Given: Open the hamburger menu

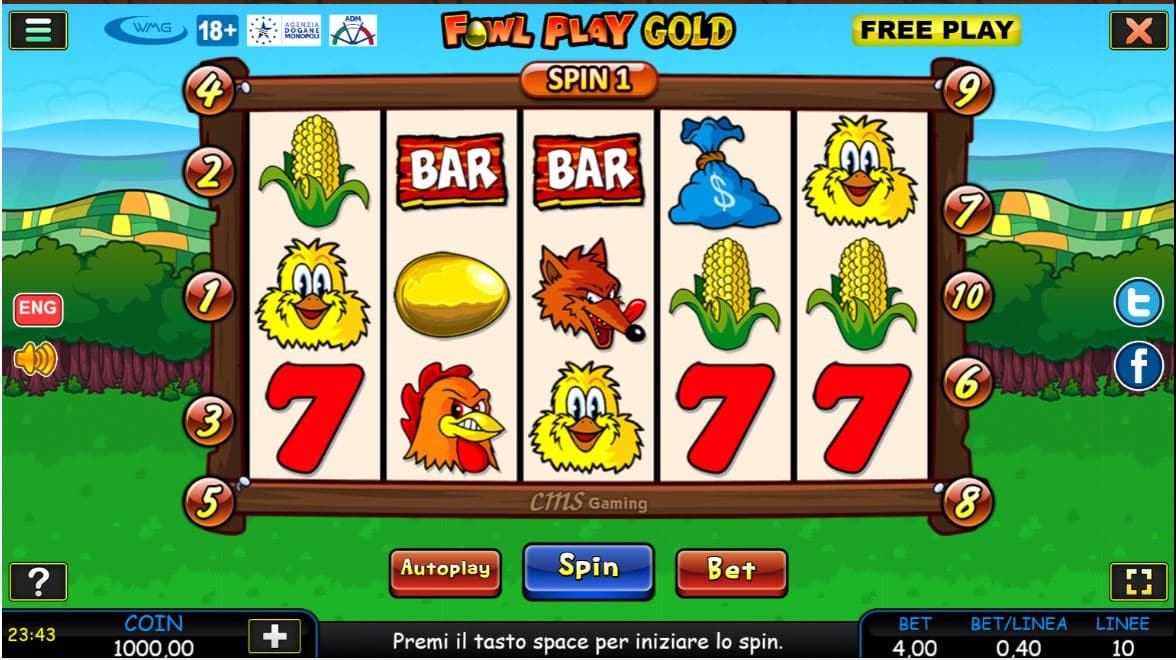Looking at the screenshot, I should [x=38, y=30].
